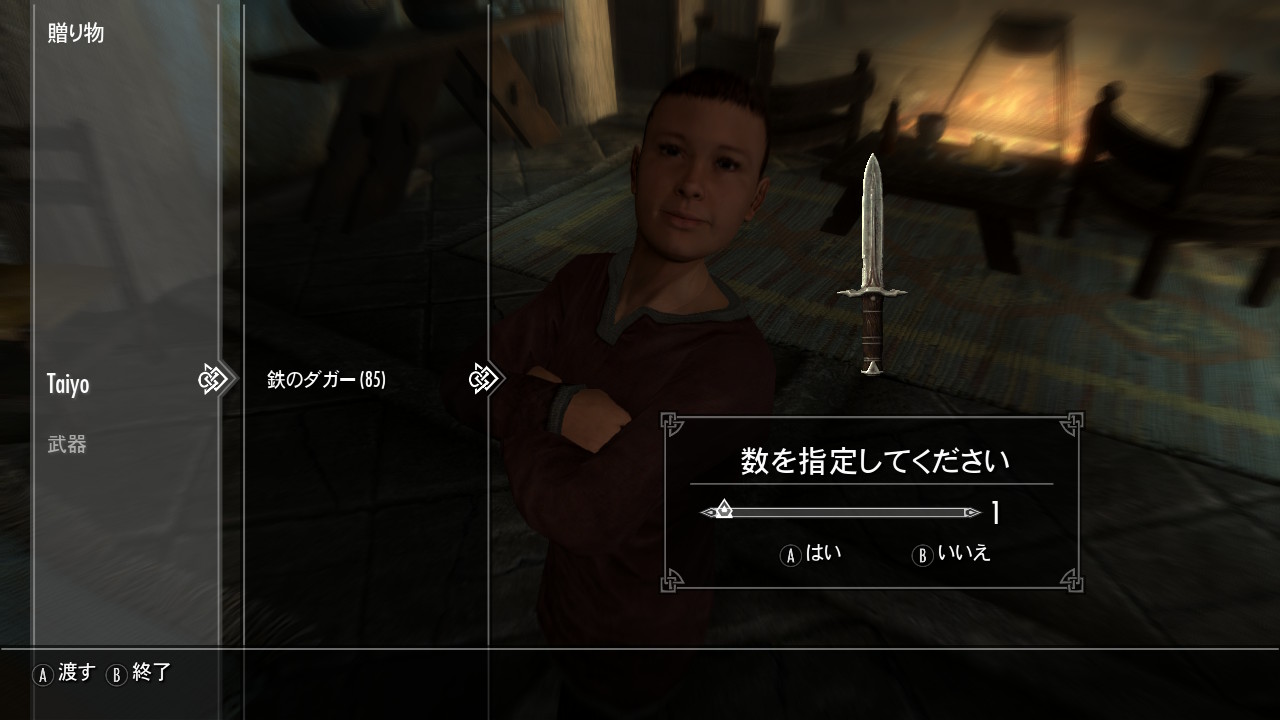Screen dimensions: 1280x720
Task: Click the slider's left arrow end
Action: click(x=707, y=513)
